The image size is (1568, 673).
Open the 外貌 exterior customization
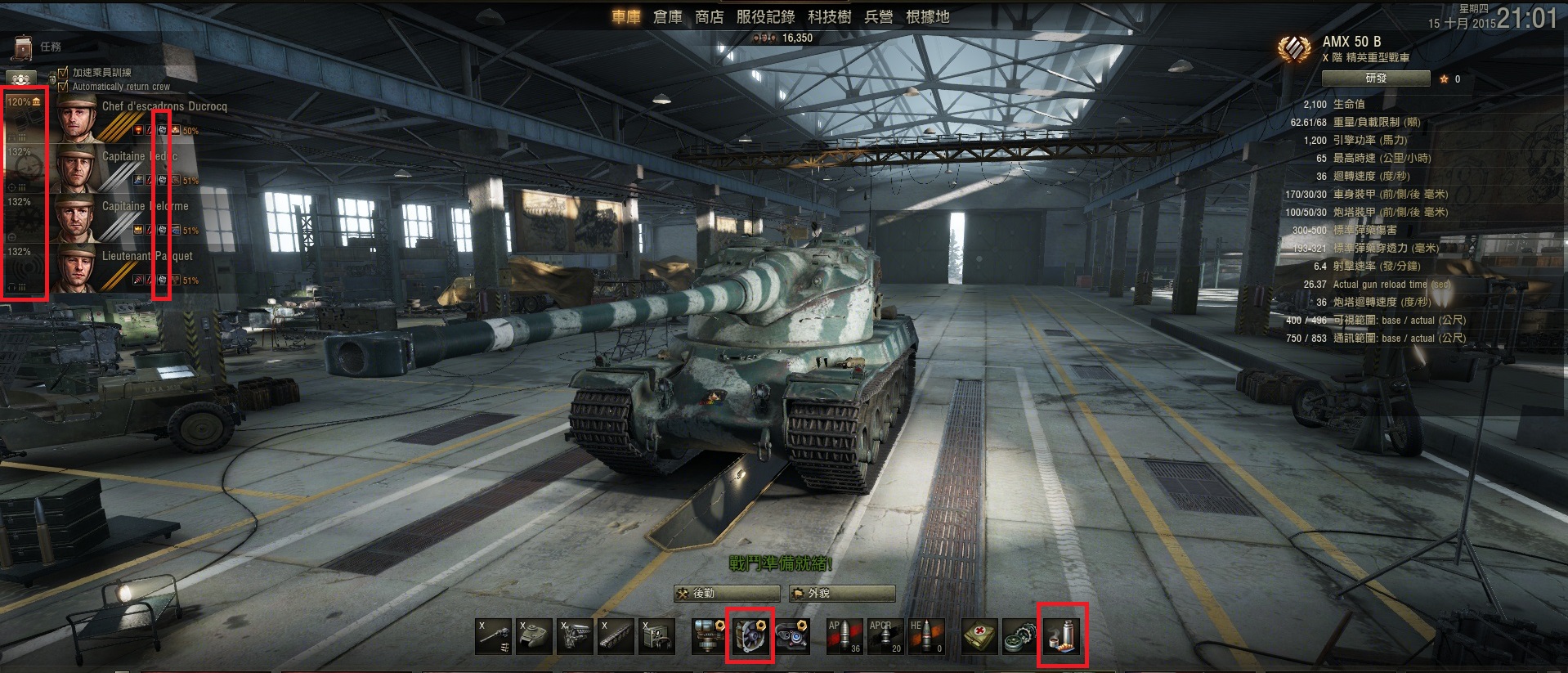click(842, 594)
